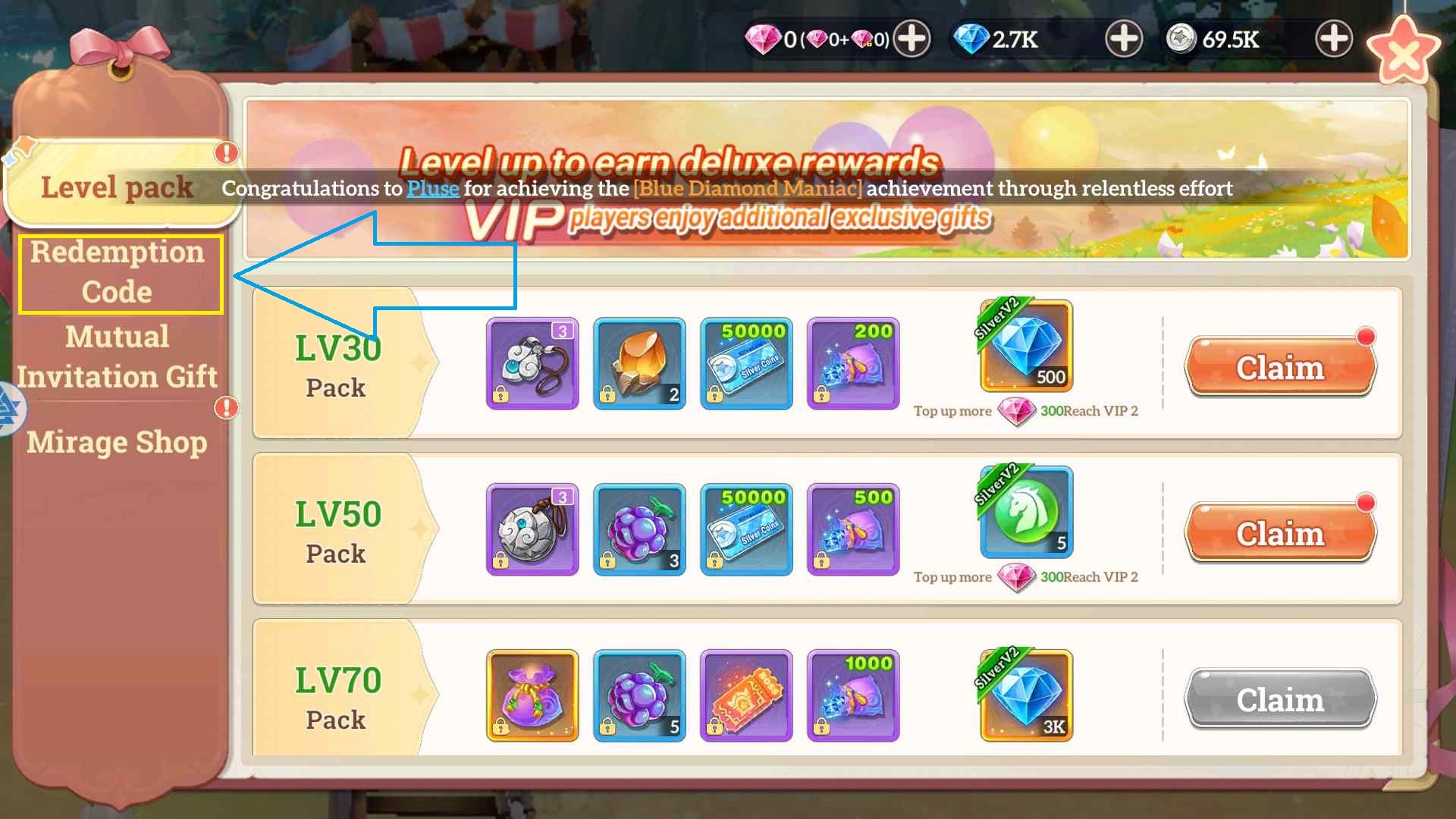Claim the LV50 Pack rewards
Screen dimensions: 1456x819
(x=1279, y=533)
